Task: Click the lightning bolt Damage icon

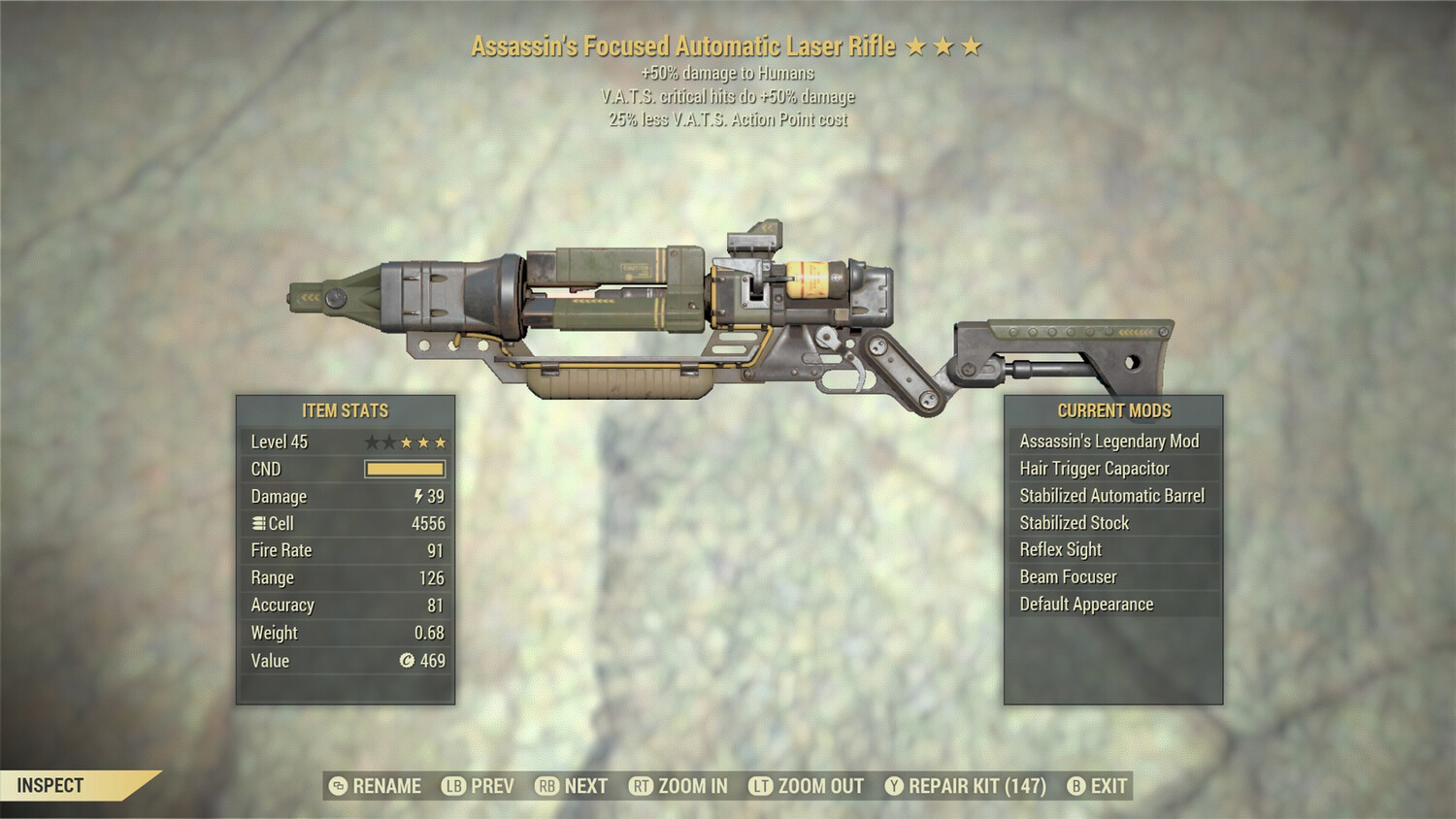Action: (419, 496)
